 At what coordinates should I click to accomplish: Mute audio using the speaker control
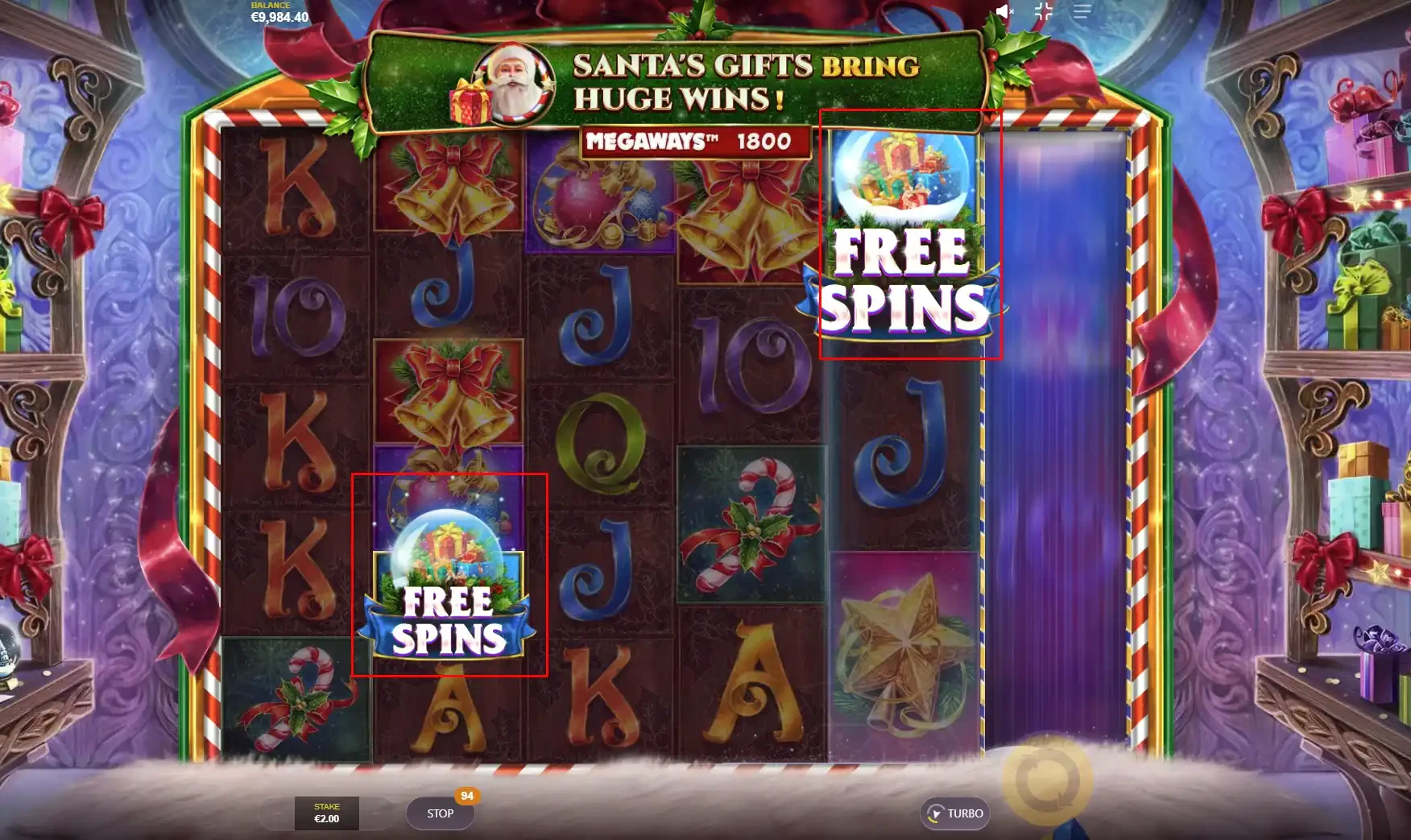1003,11
